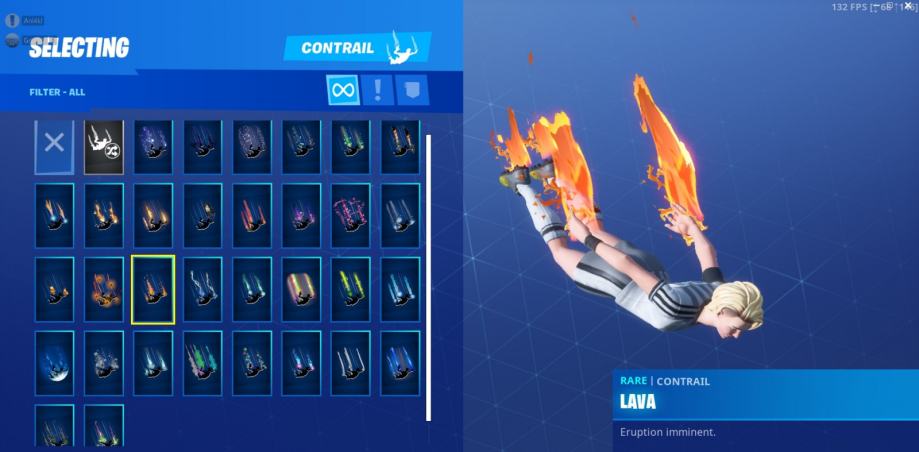Switch to the infinity All filter
Image resolution: width=919 pixels, height=452 pixels.
(343, 90)
